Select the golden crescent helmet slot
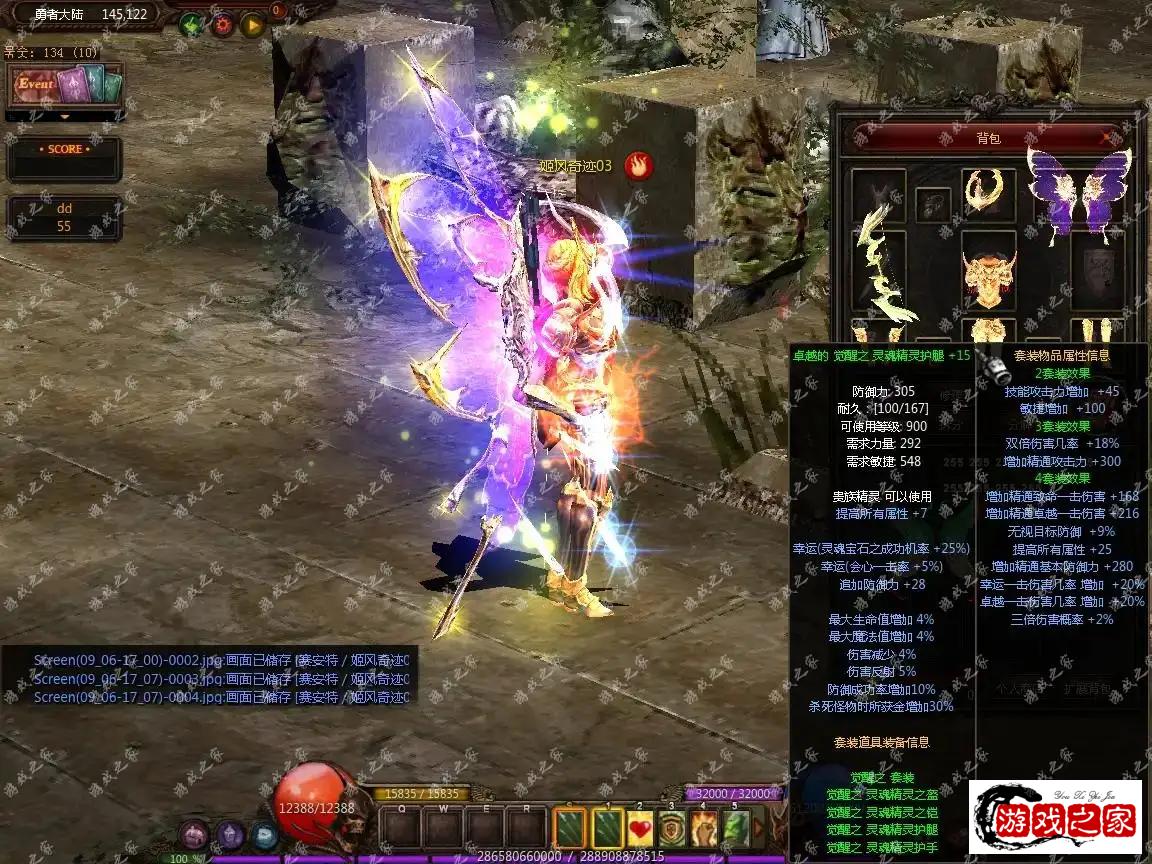The height and width of the screenshot is (864, 1152). click(988, 190)
